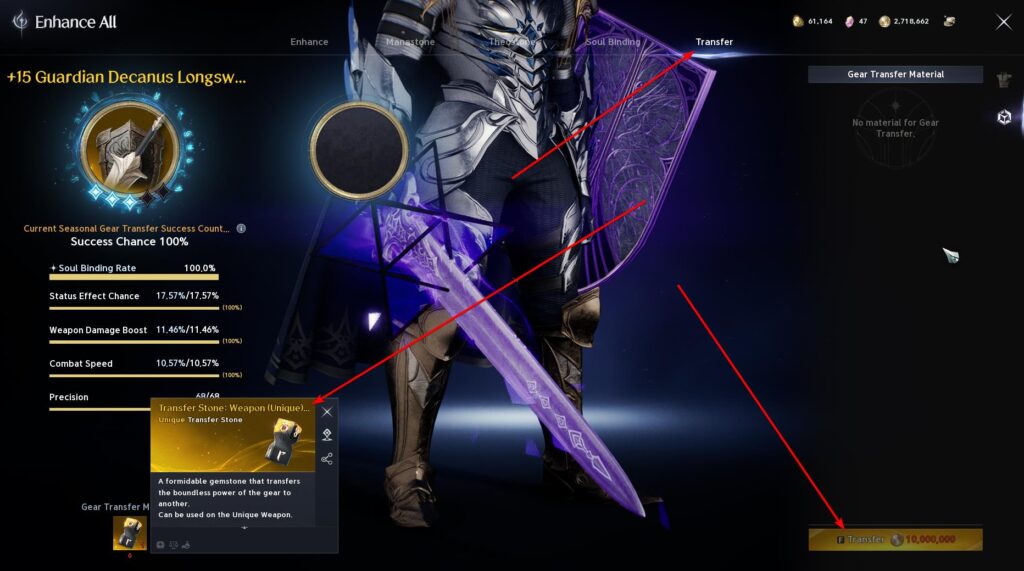The image size is (1024, 571).
Task: Click the location pin icon on the tooltip
Action: point(327,434)
